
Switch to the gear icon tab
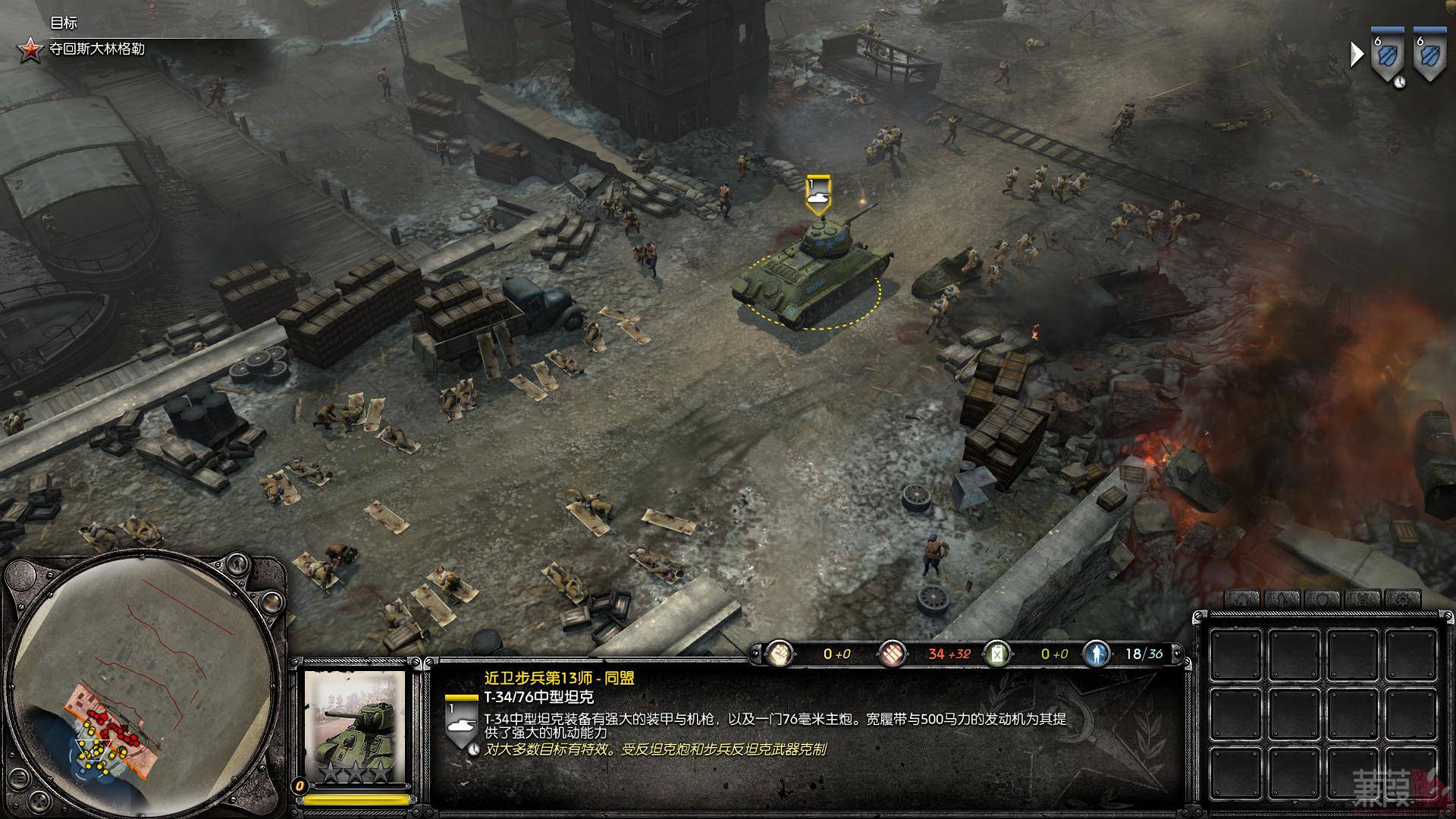click(1403, 600)
